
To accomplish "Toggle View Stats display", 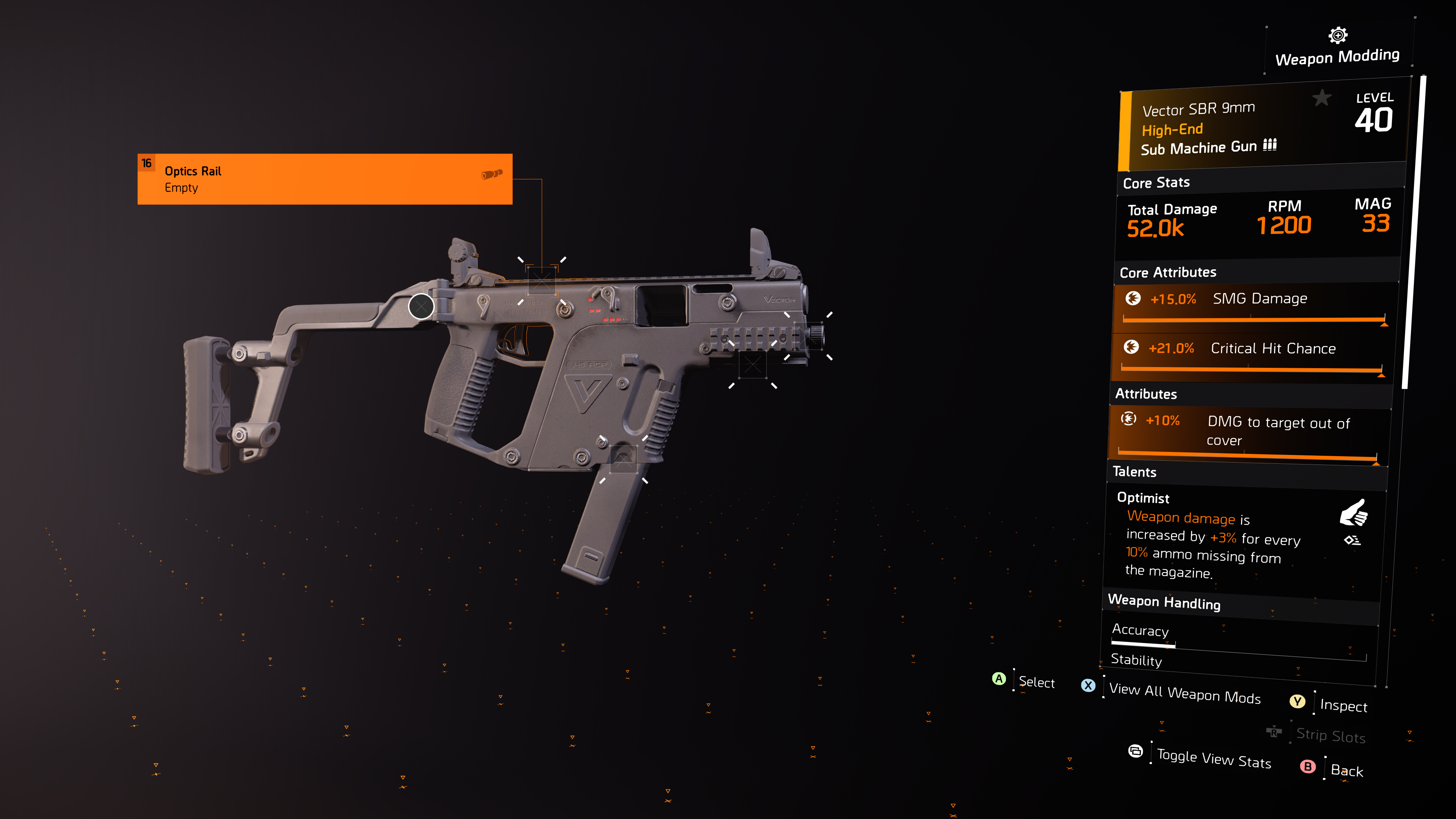I will coord(1213,758).
